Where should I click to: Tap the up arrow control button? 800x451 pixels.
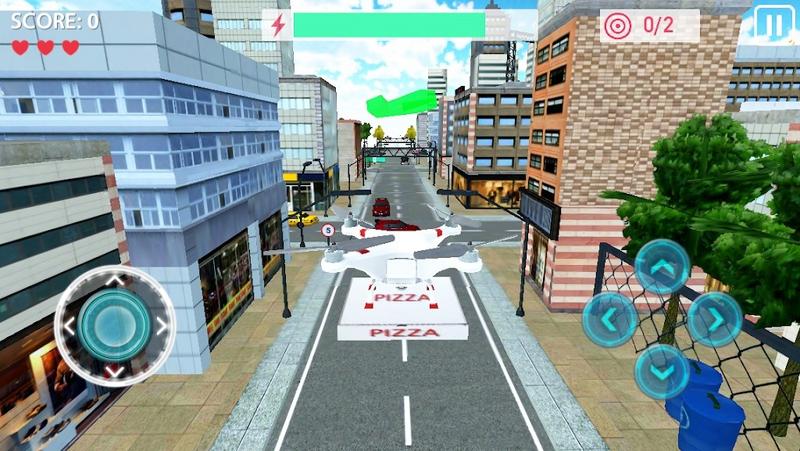pyautogui.click(x=662, y=266)
